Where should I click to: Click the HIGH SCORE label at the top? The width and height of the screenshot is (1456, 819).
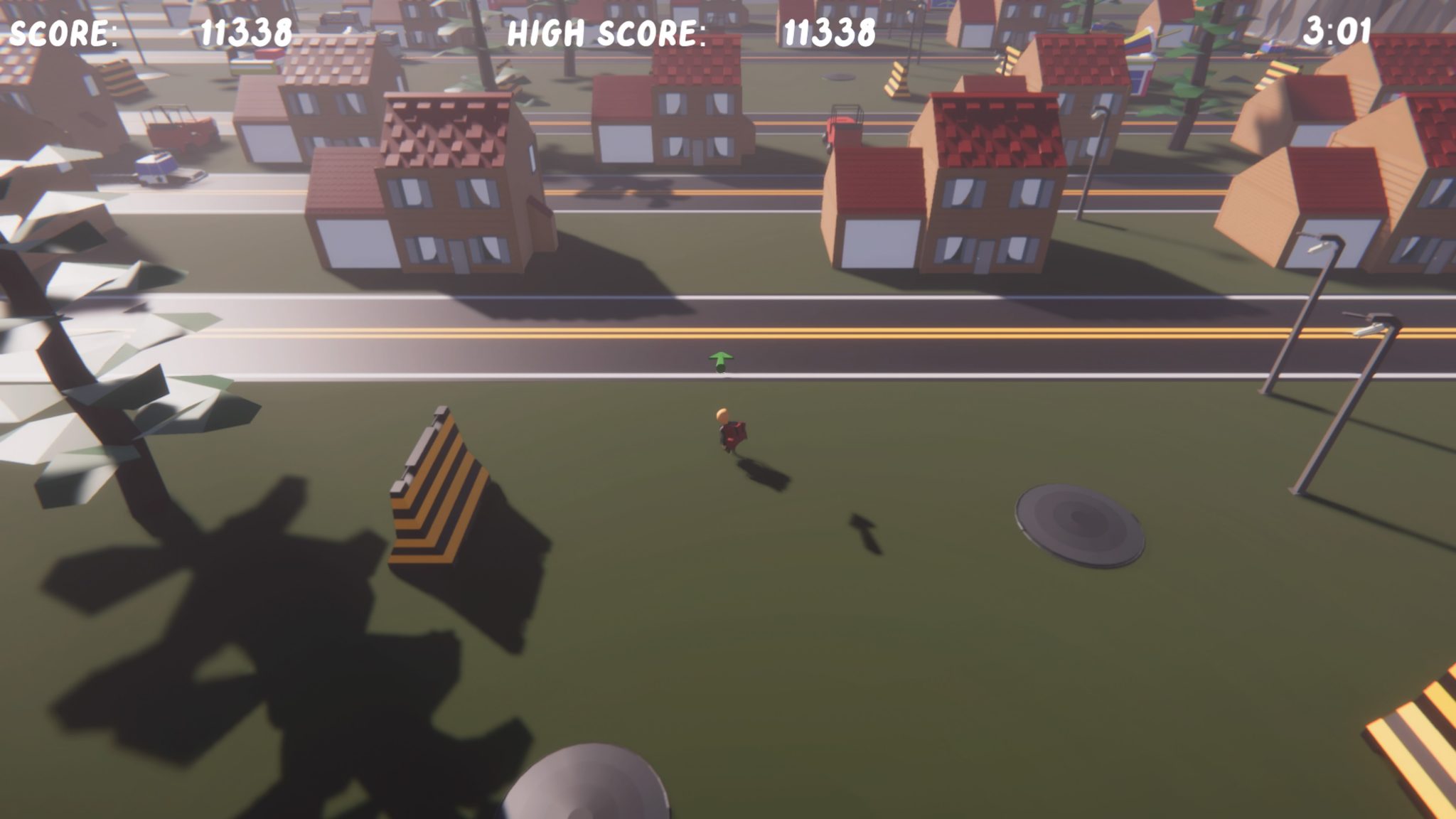606,32
